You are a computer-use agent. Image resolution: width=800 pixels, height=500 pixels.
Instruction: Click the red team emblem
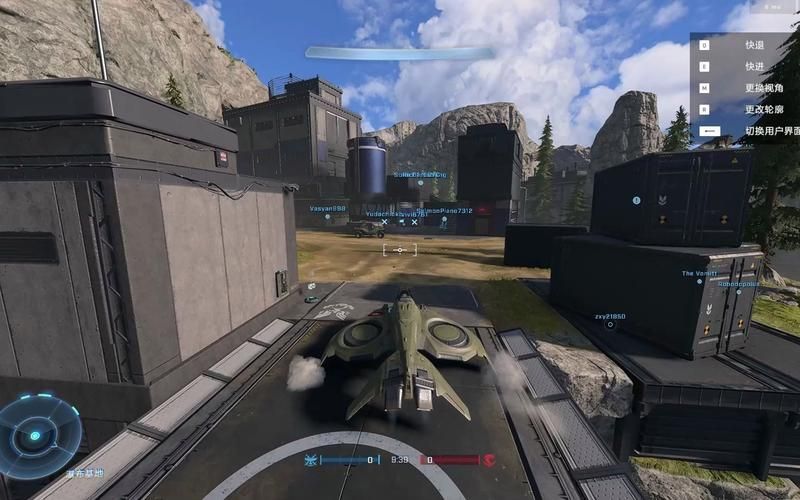click(x=490, y=460)
